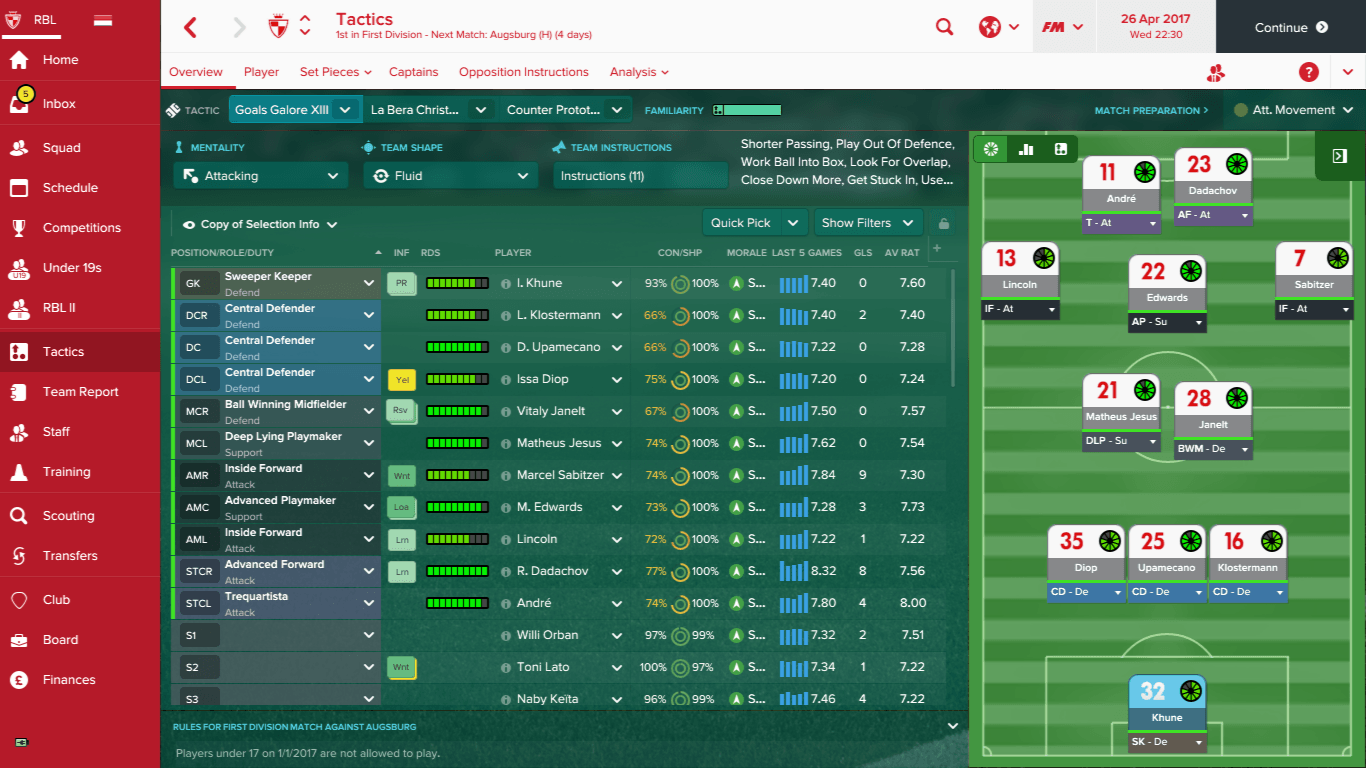Open the Opposition Instructions tab
Image resolution: width=1366 pixels, height=768 pixels.
coord(523,71)
